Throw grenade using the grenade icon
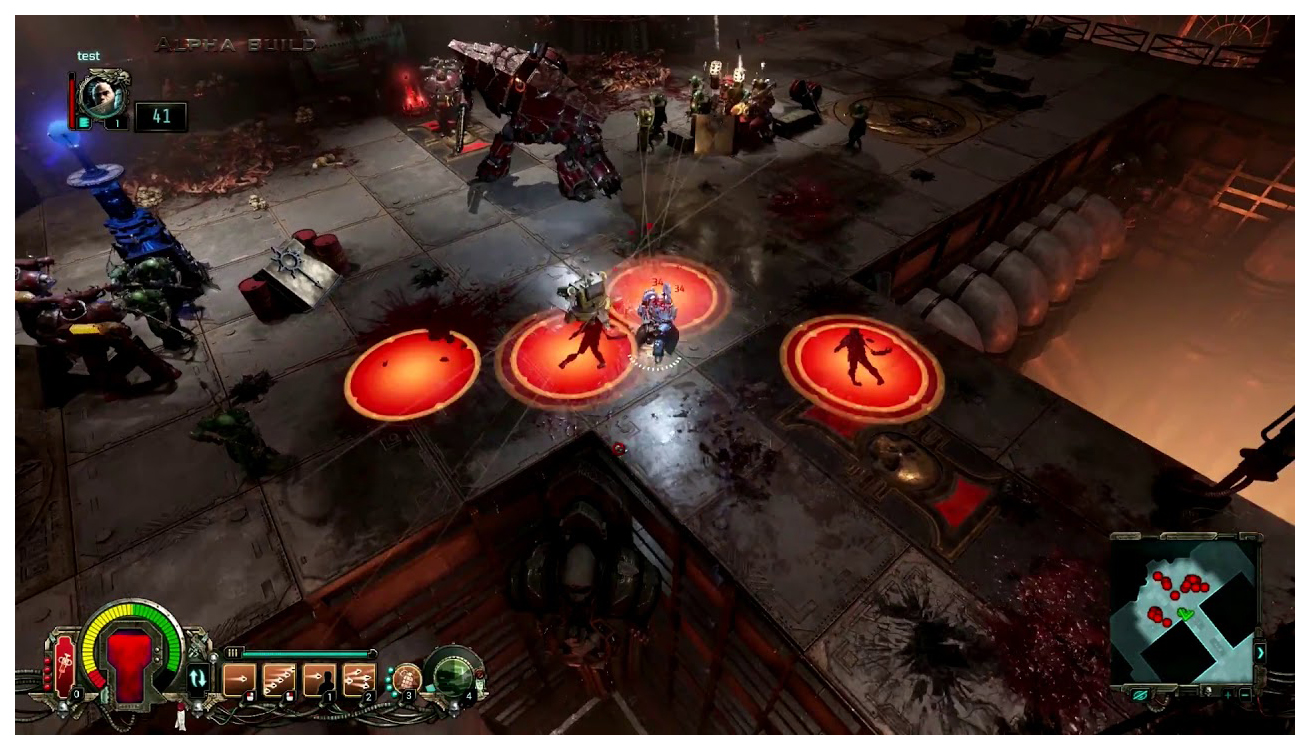The width and height of the screenshot is (1310, 750). 405,677
